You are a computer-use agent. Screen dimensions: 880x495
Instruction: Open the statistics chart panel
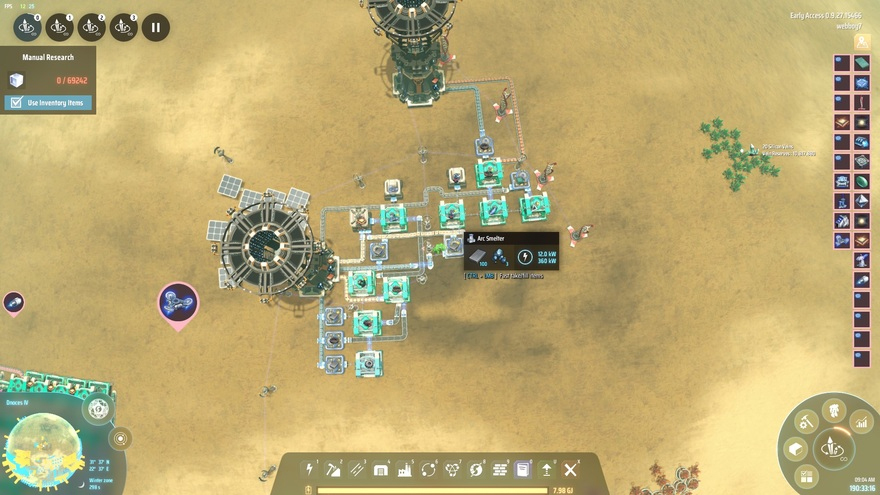click(x=861, y=424)
